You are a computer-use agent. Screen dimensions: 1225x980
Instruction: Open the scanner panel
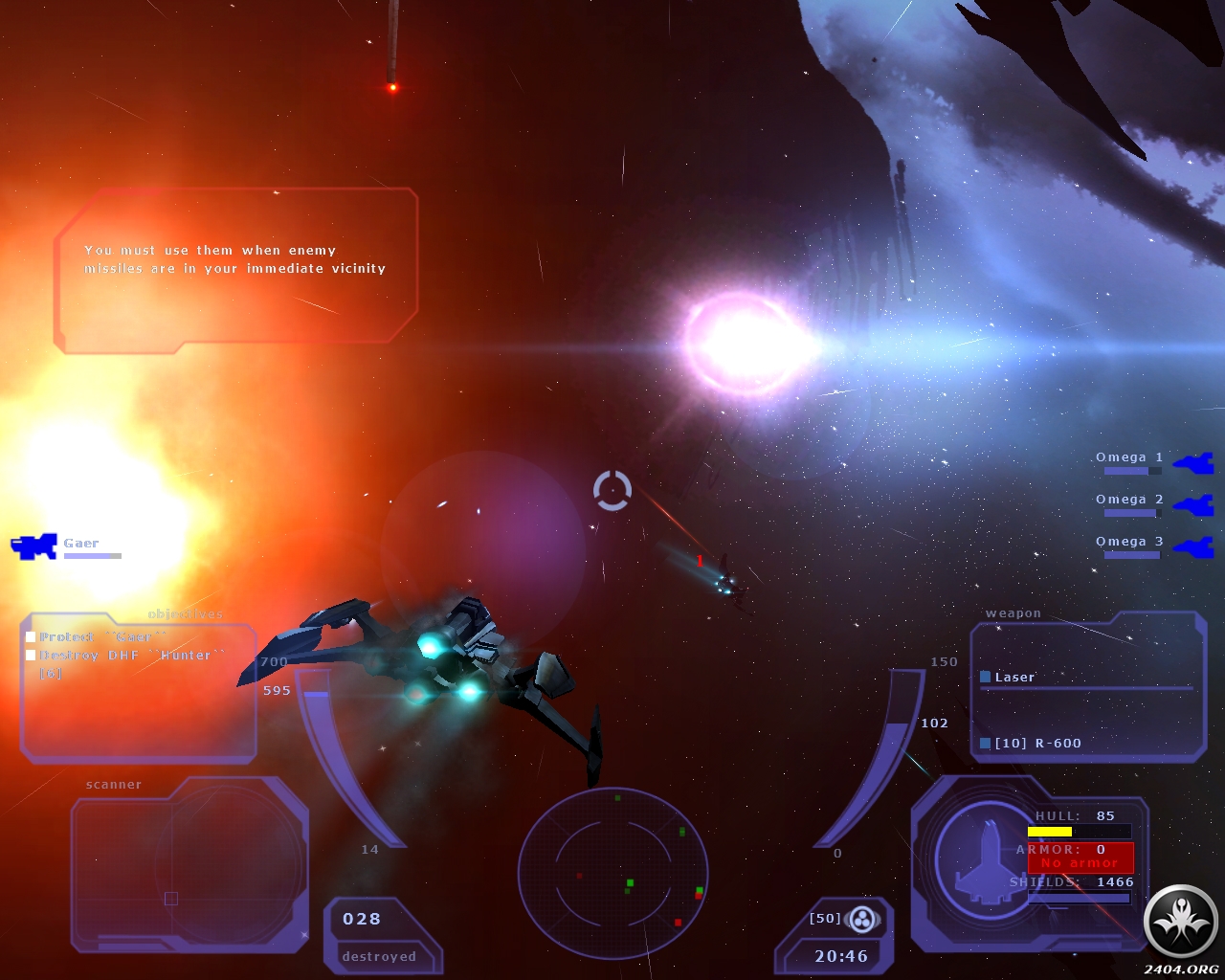click(x=189, y=863)
